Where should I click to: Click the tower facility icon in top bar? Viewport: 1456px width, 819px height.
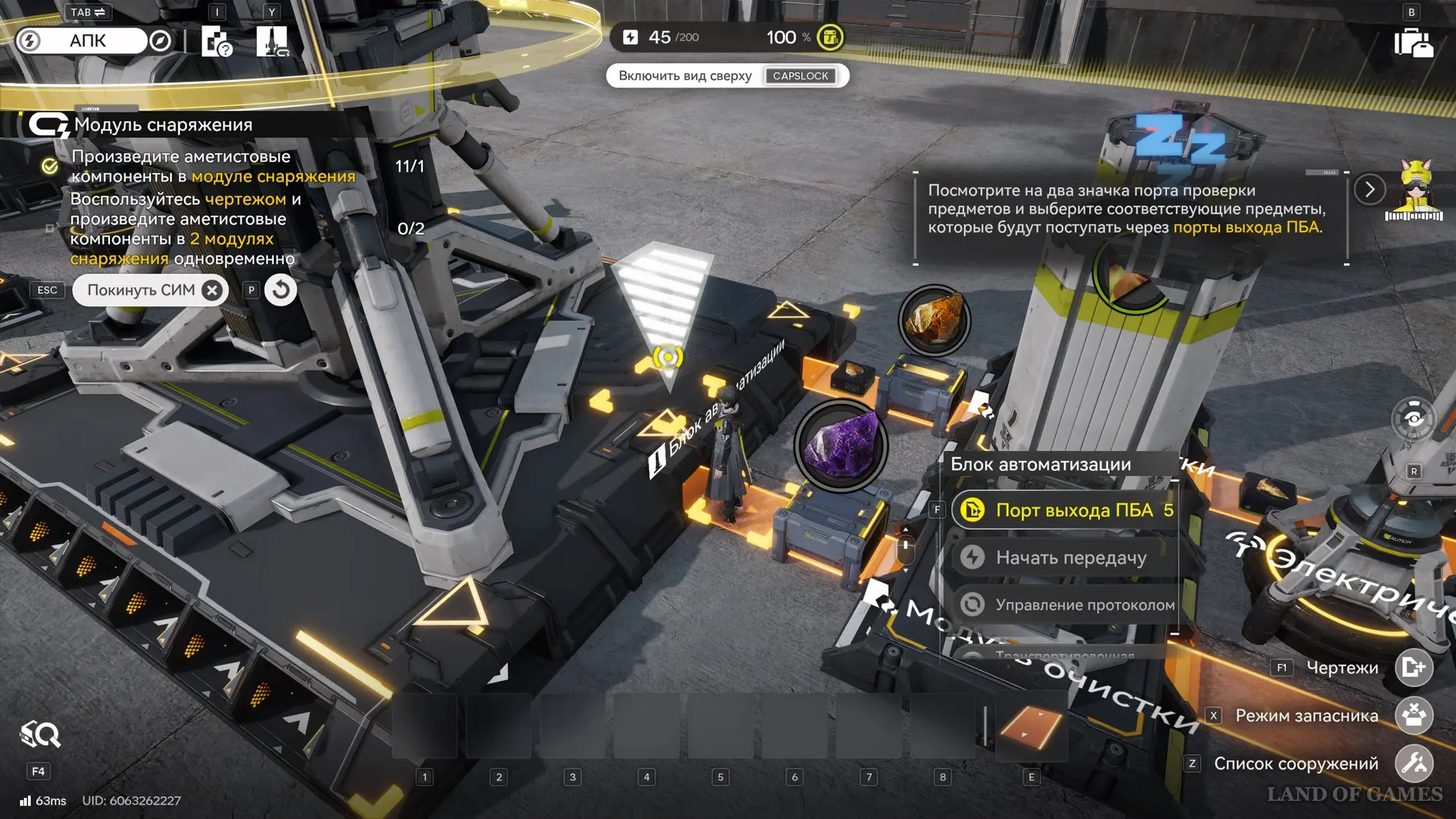(272, 41)
